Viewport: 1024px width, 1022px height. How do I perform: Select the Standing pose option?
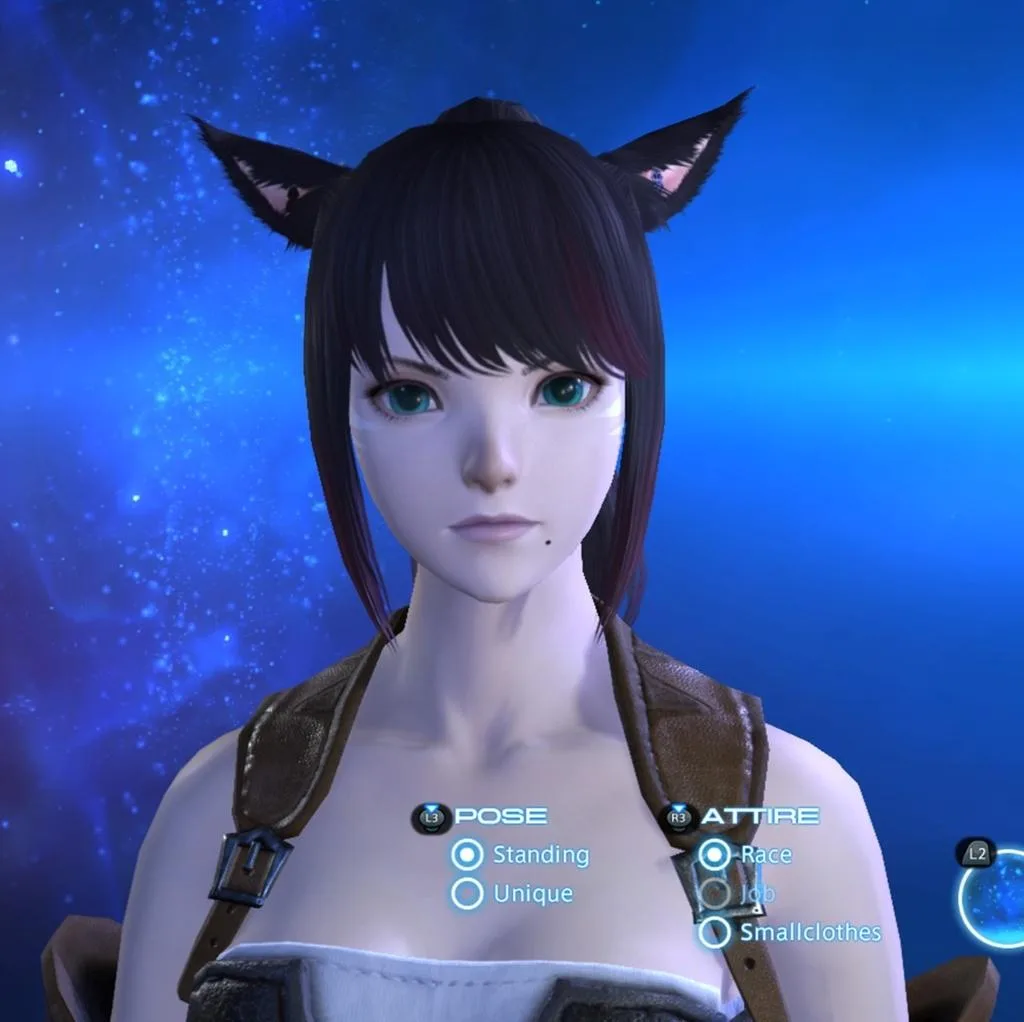[467, 854]
